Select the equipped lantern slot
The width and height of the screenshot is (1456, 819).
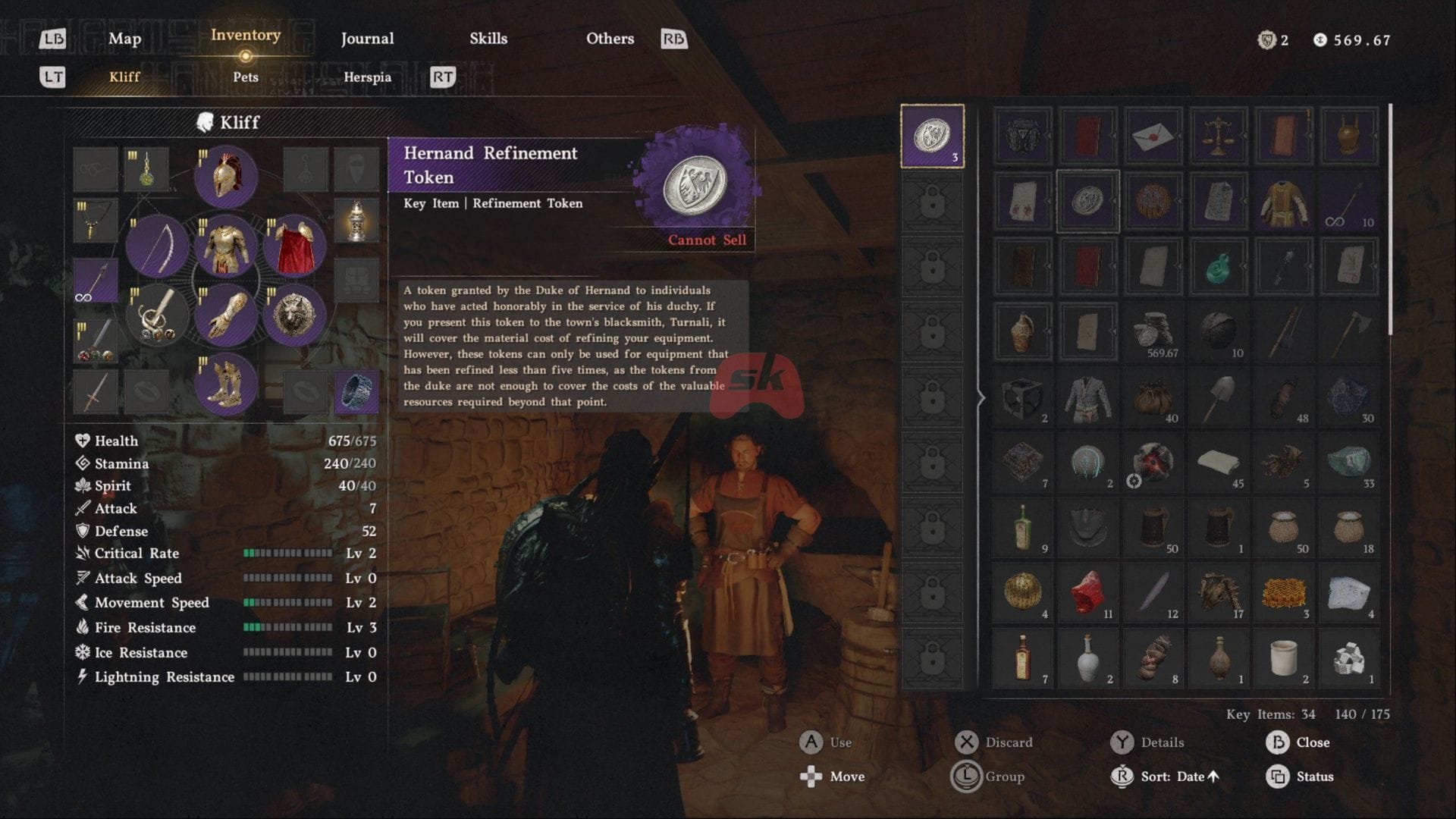356,221
